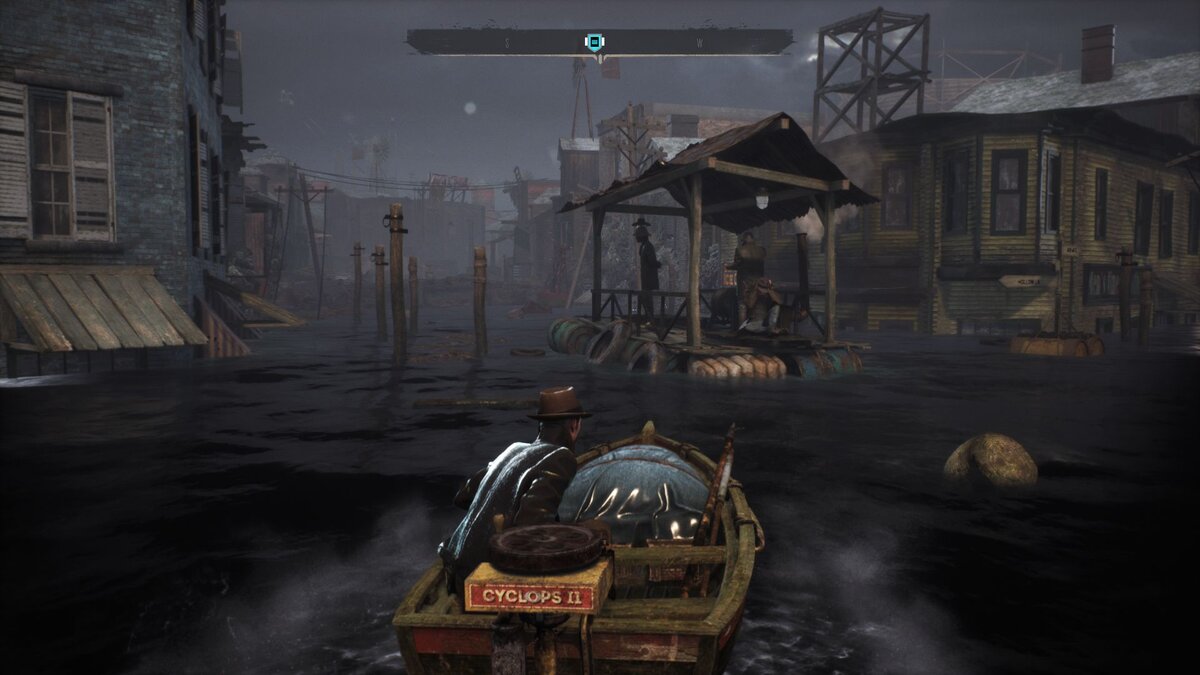1200x675 pixels.
Task: Click the compass bar's S heading
Action: click(x=507, y=43)
